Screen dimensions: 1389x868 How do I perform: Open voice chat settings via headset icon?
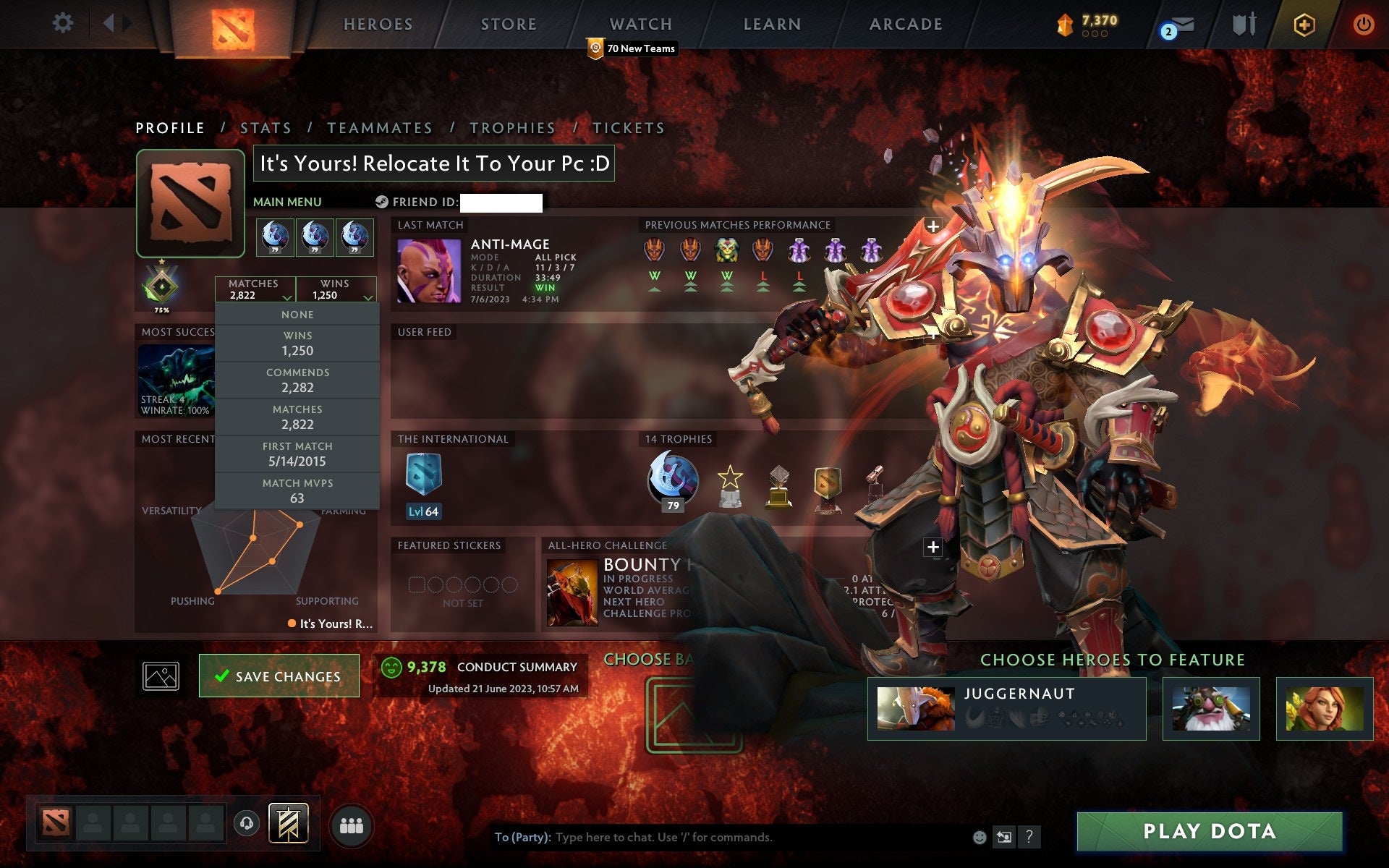click(247, 822)
